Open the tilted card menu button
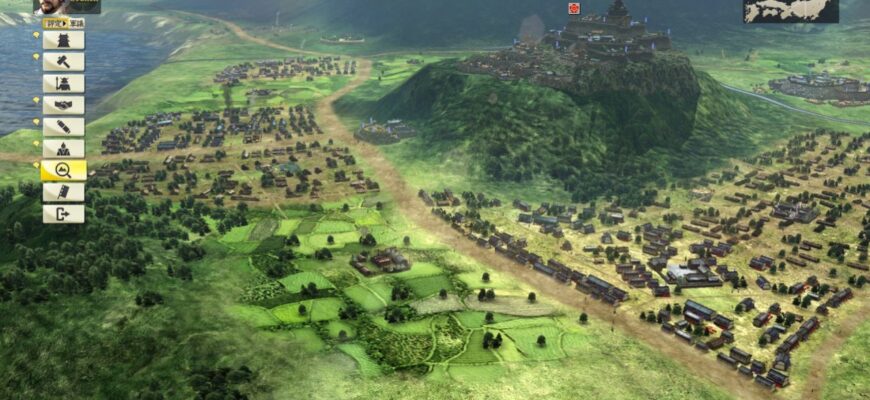 pos(63,192)
